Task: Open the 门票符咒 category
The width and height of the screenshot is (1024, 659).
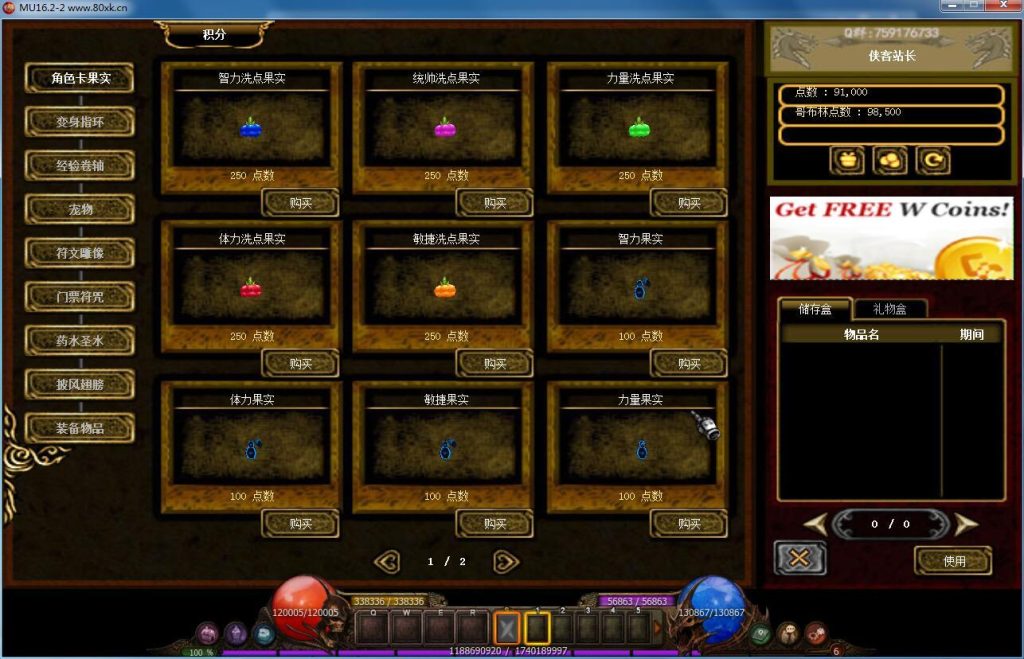Action: (79, 297)
